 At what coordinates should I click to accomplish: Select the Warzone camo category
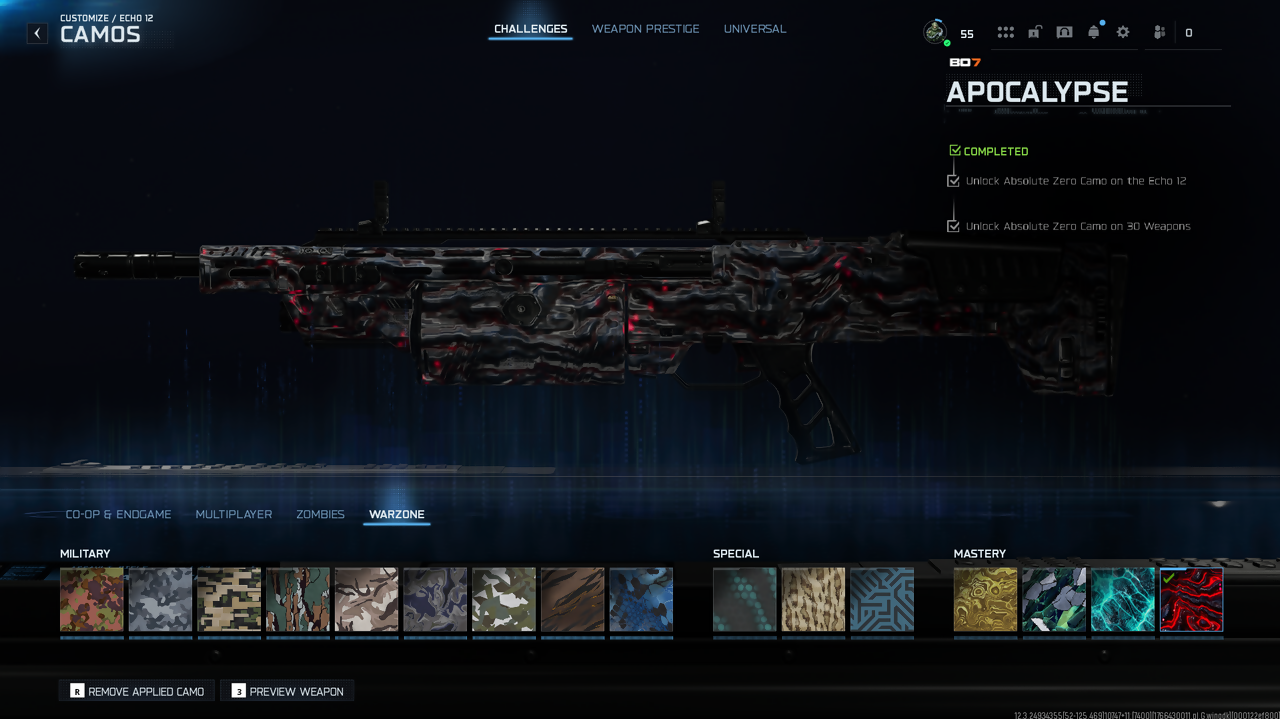[x=396, y=514]
